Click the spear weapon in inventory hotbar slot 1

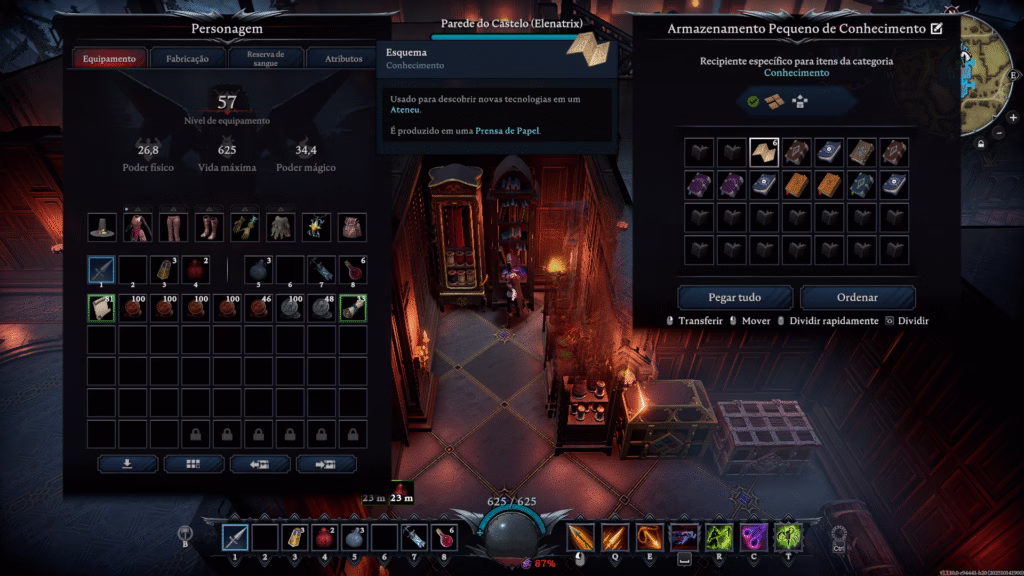[102, 269]
